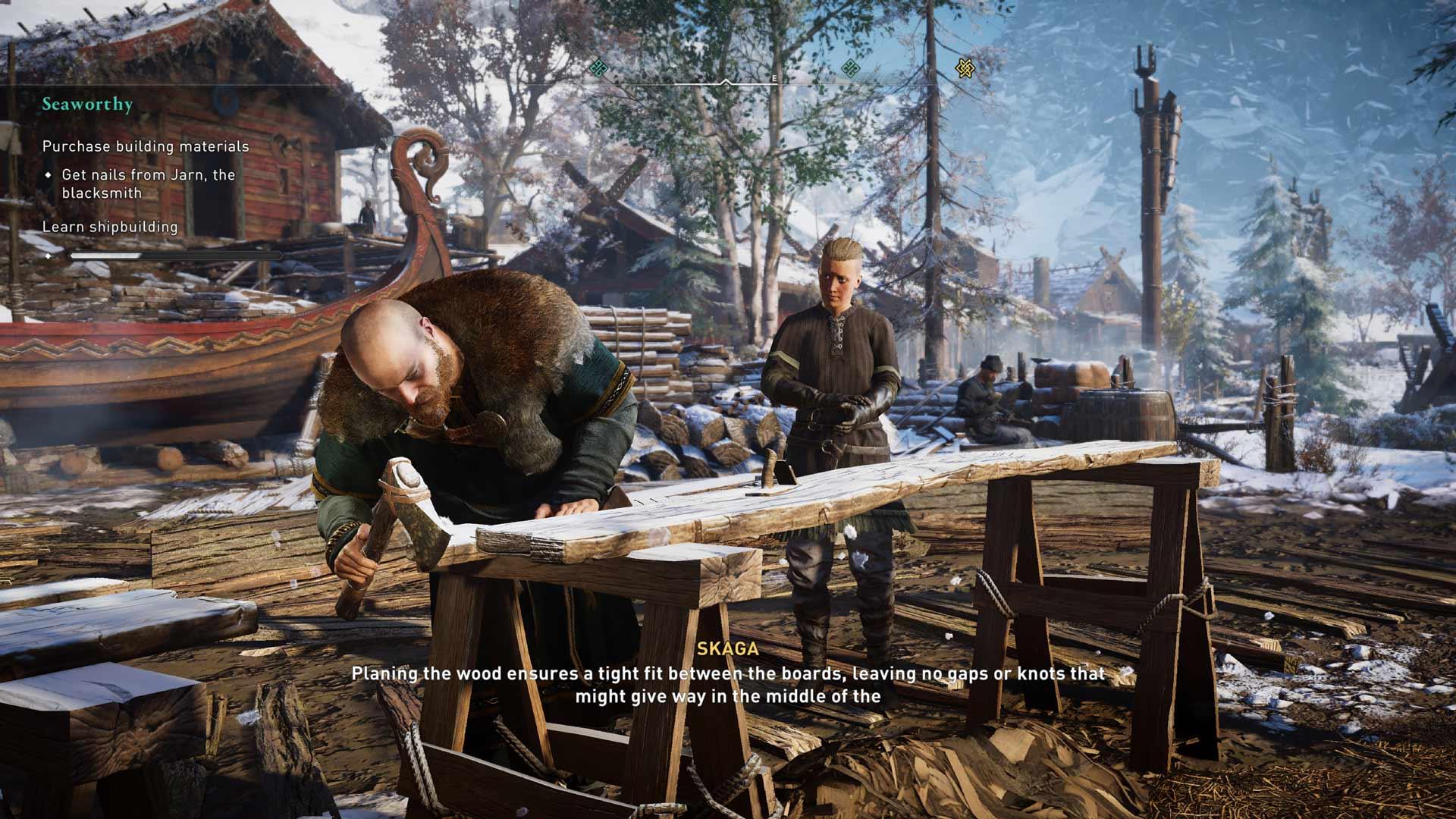Click the Purchase building materials objective
The height and width of the screenshot is (819, 1456).
[x=146, y=146]
